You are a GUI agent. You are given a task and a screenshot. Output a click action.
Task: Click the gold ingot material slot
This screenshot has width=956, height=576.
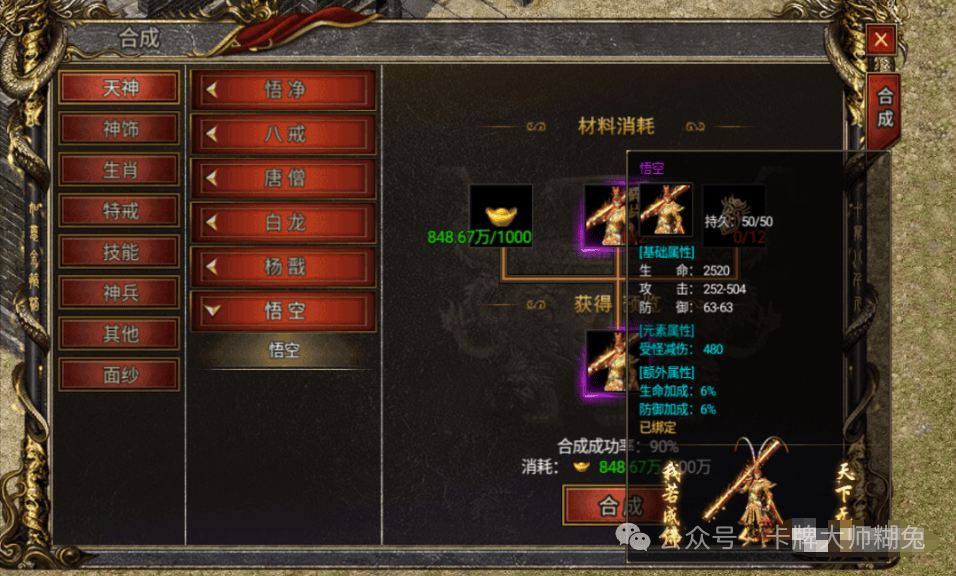pos(501,214)
